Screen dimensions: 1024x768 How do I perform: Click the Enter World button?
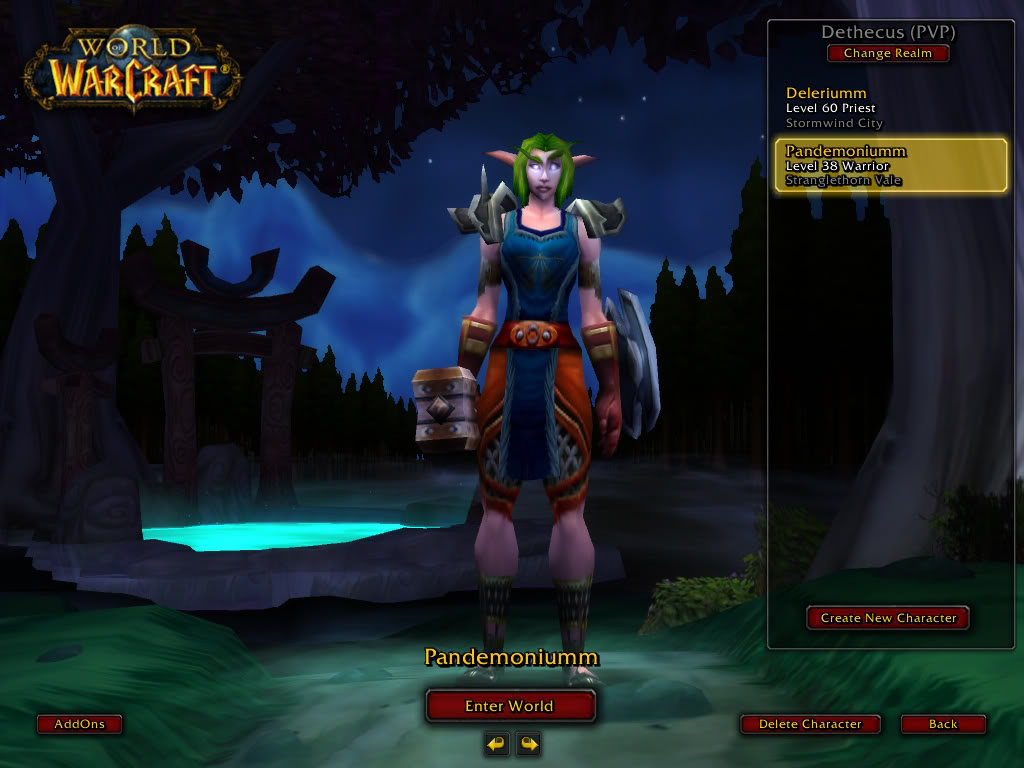tap(510, 706)
